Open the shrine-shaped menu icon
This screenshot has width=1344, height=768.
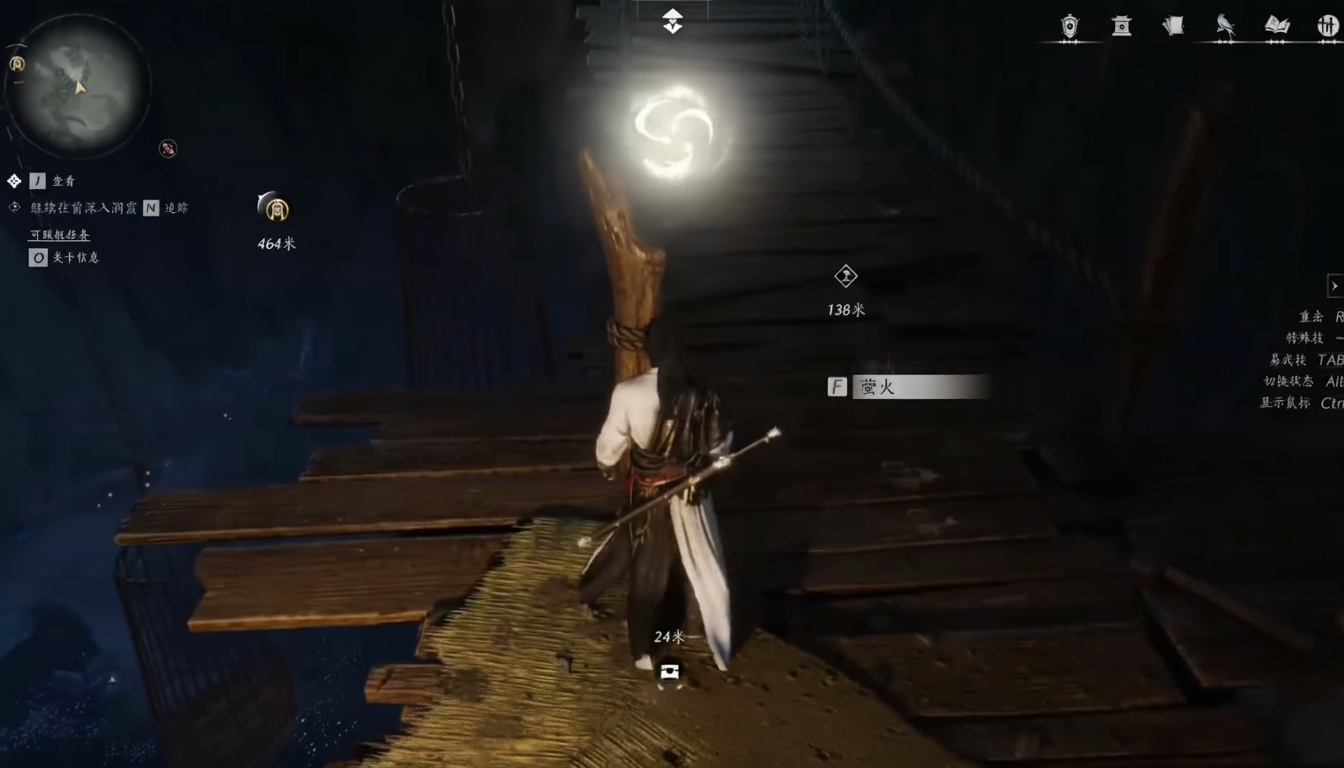tap(1122, 26)
